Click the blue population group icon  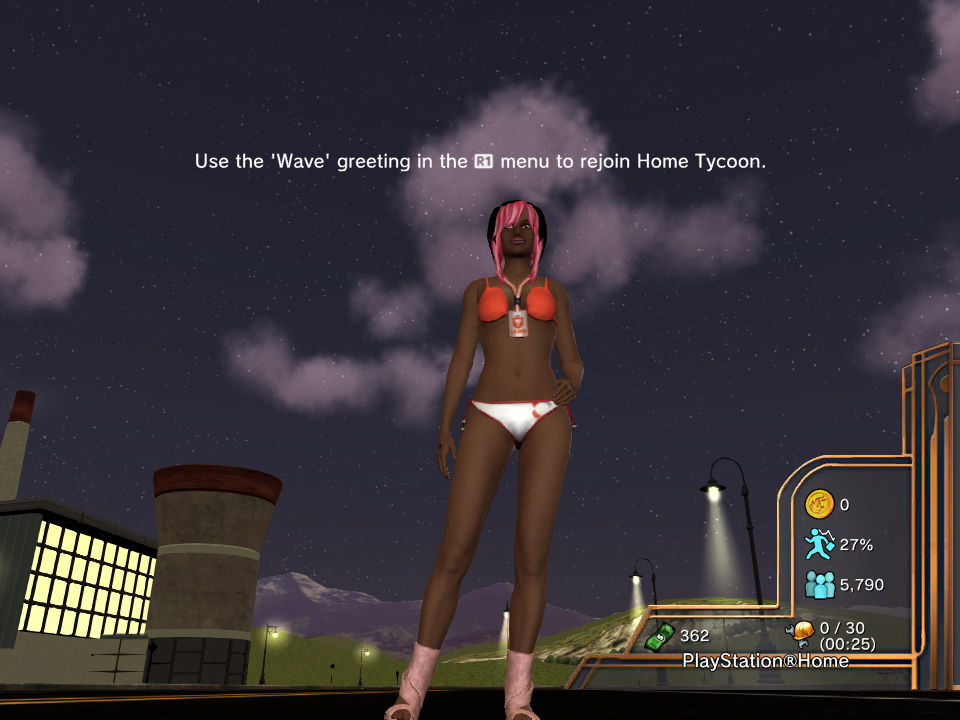[x=819, y=584]
